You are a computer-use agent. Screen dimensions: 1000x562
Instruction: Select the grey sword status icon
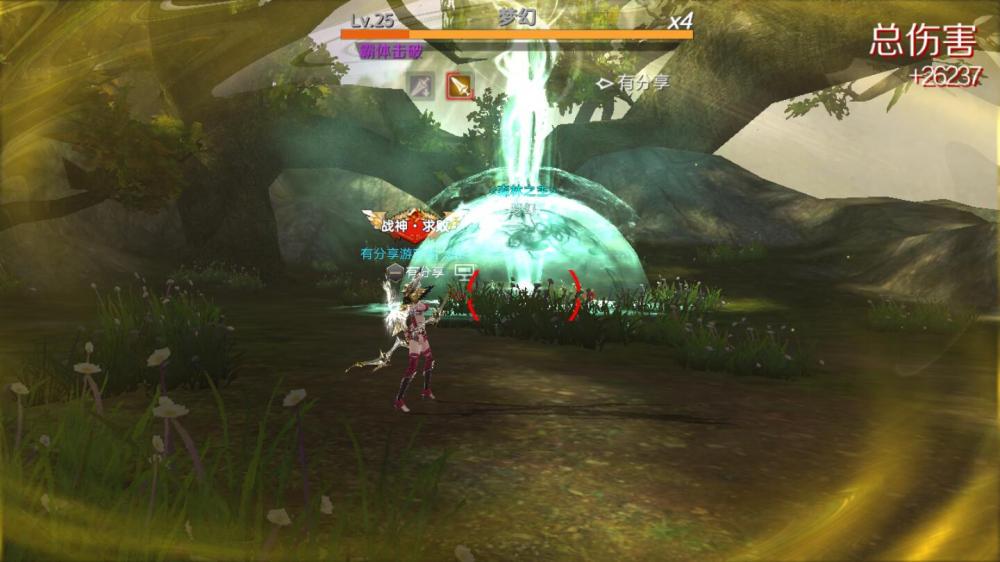click(x=421, y=87)
